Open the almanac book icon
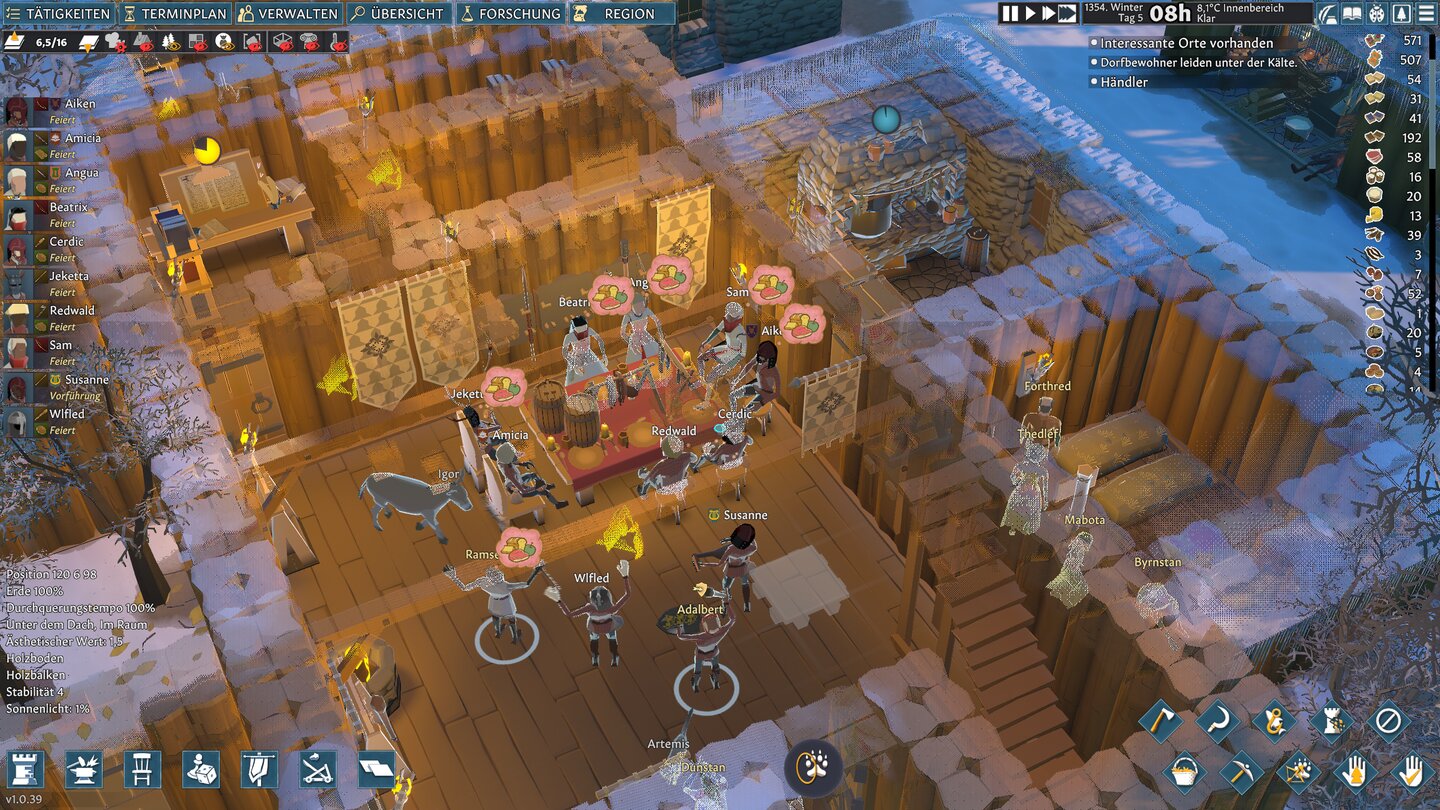This screenshot has height=810, width=1440. pyautogui.click(x=1352, y=14)
